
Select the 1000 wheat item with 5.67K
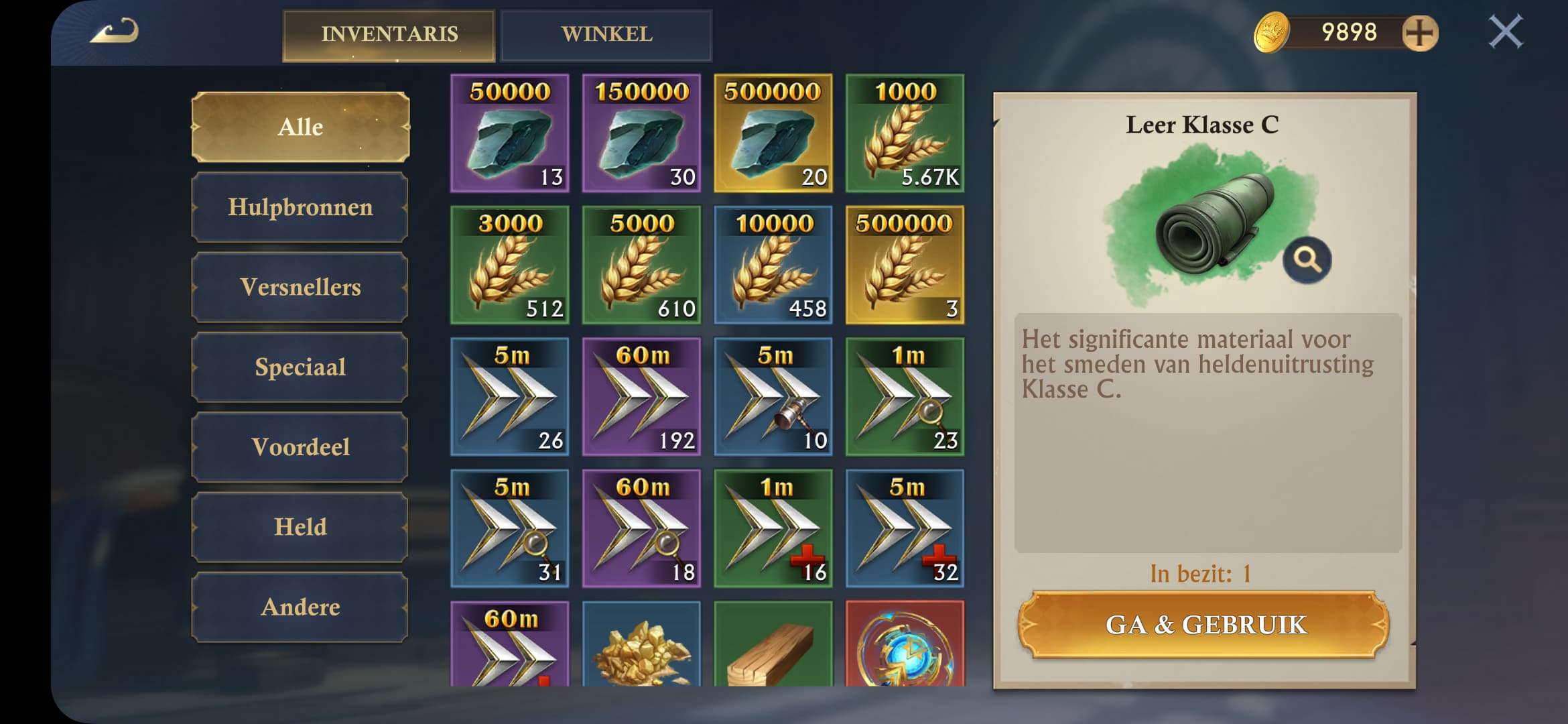905,133
